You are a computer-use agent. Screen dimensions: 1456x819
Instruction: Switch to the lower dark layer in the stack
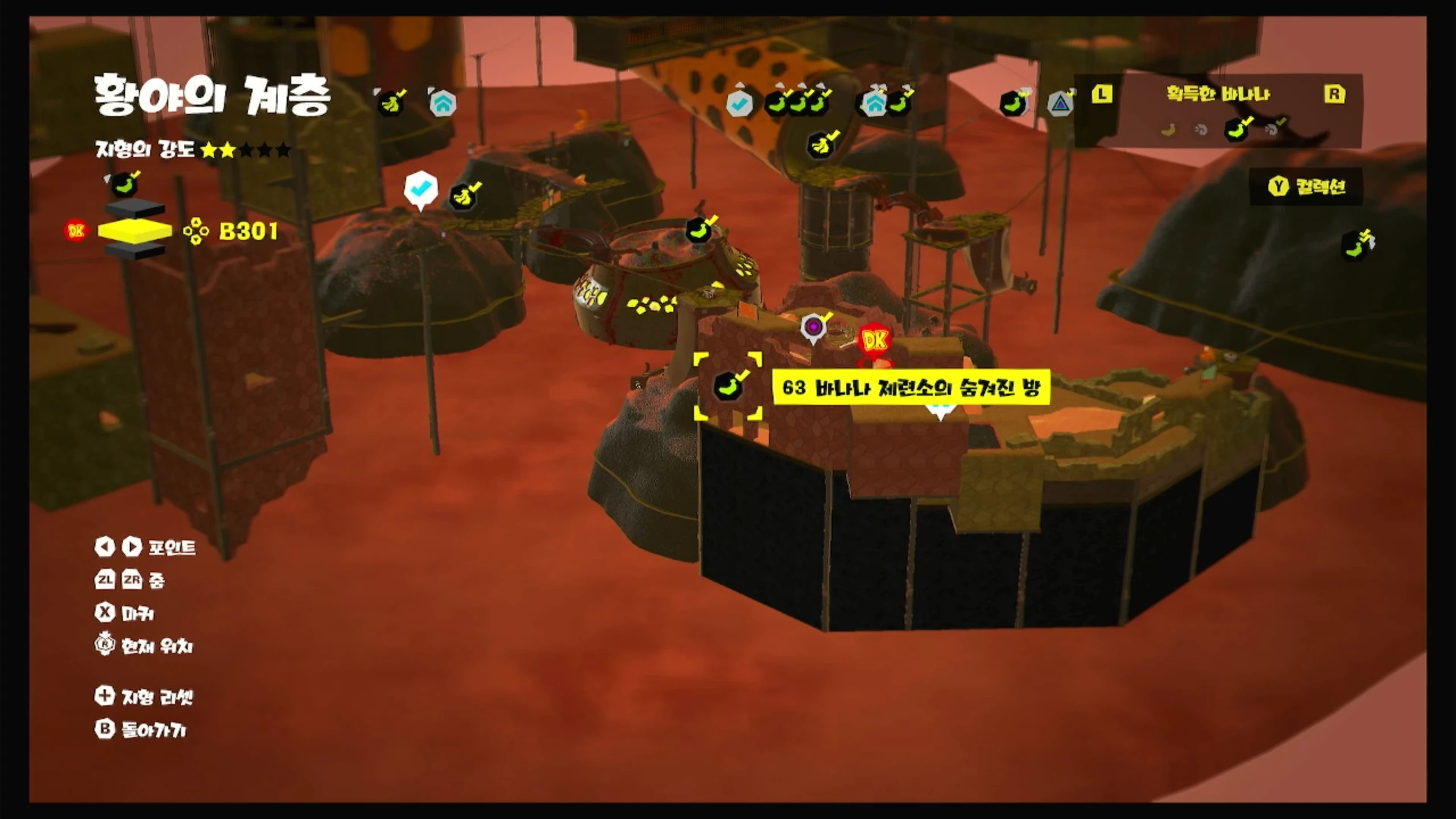coord(135,251)
